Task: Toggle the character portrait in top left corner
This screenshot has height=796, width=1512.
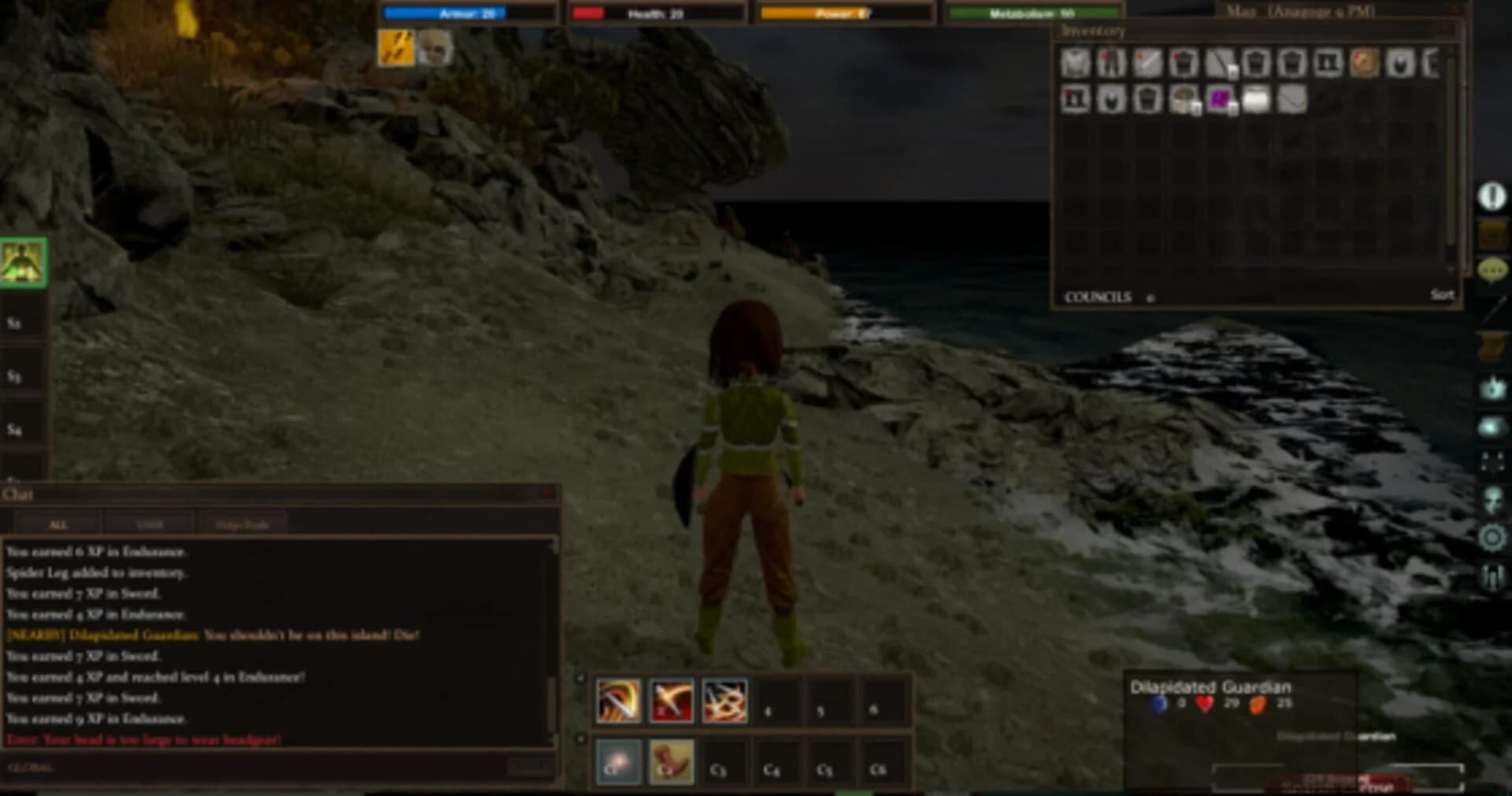Action: (x=24, y=261)
